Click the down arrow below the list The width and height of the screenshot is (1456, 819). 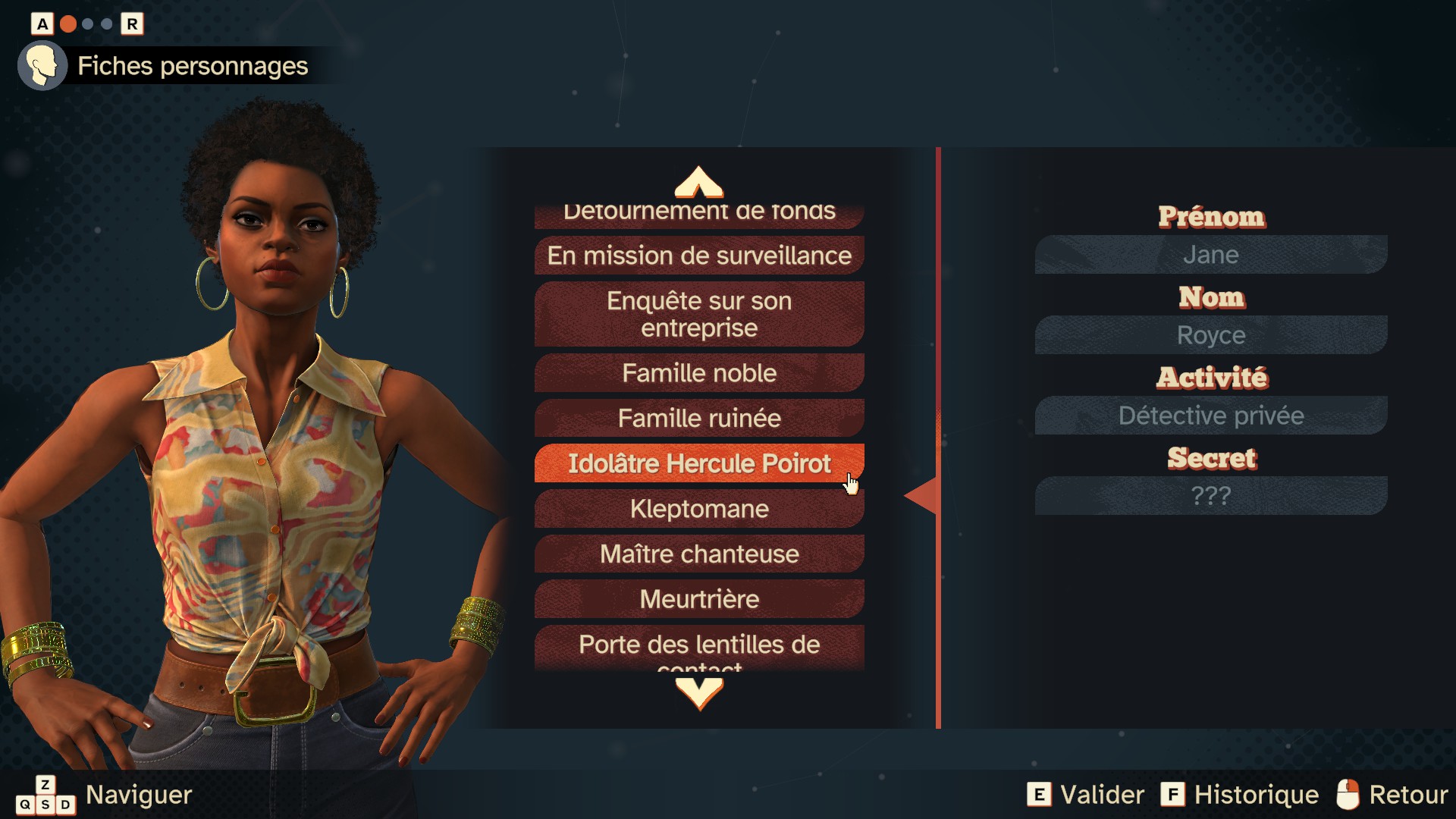coord(698,692)
